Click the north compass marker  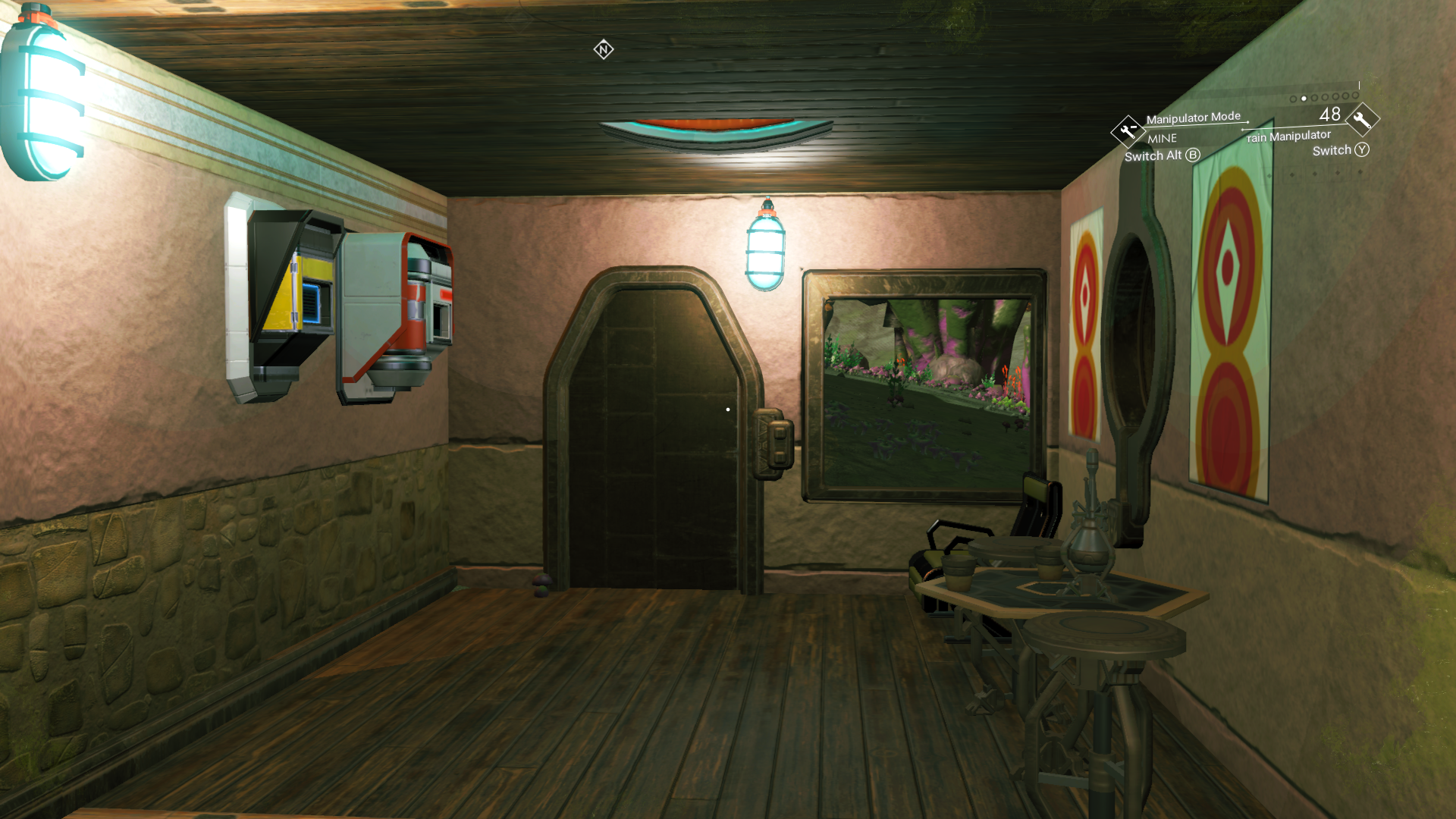pyautogui.click(x=604, y=50)
